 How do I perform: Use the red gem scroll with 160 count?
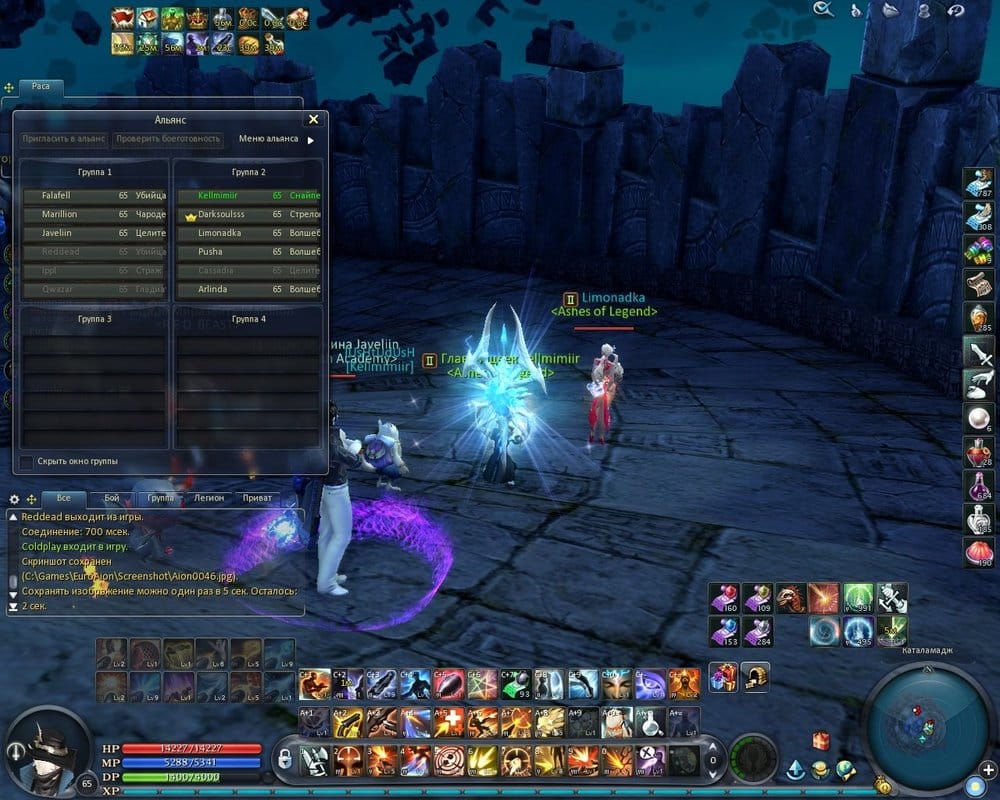[x=723, y=598]
